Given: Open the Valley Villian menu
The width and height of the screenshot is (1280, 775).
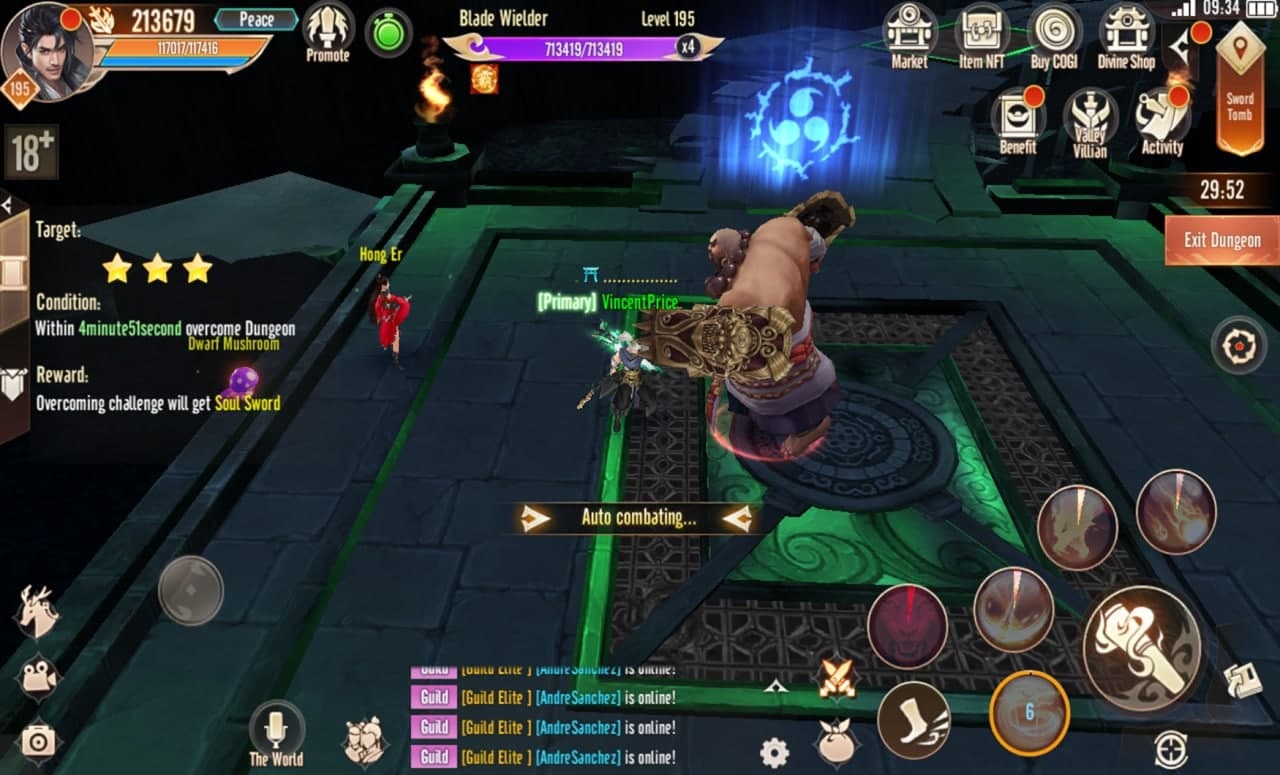Looking at the screenshot, I should pos(1090,122).
